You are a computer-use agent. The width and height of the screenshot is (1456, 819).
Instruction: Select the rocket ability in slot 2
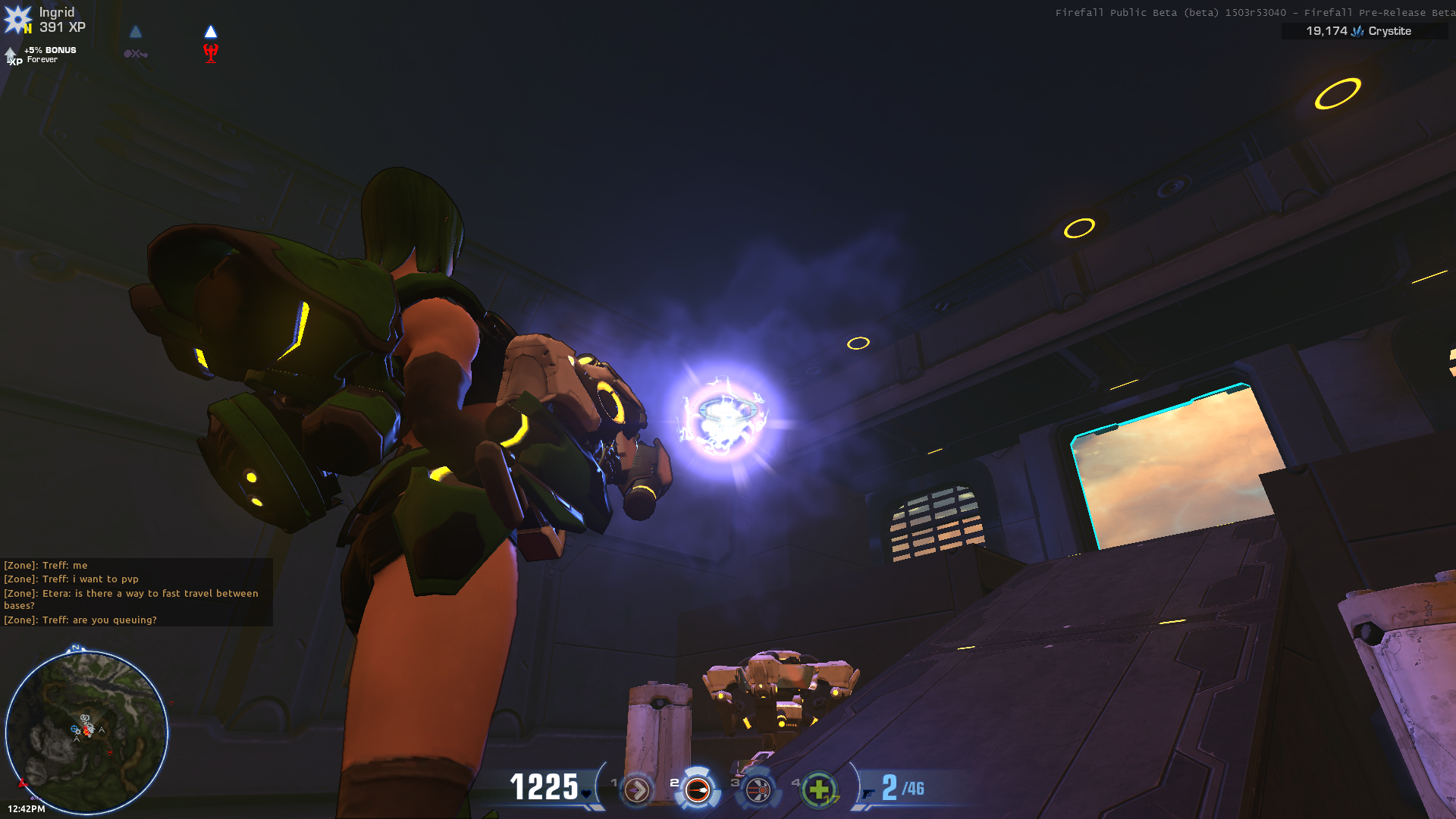[x=697, y=790]
